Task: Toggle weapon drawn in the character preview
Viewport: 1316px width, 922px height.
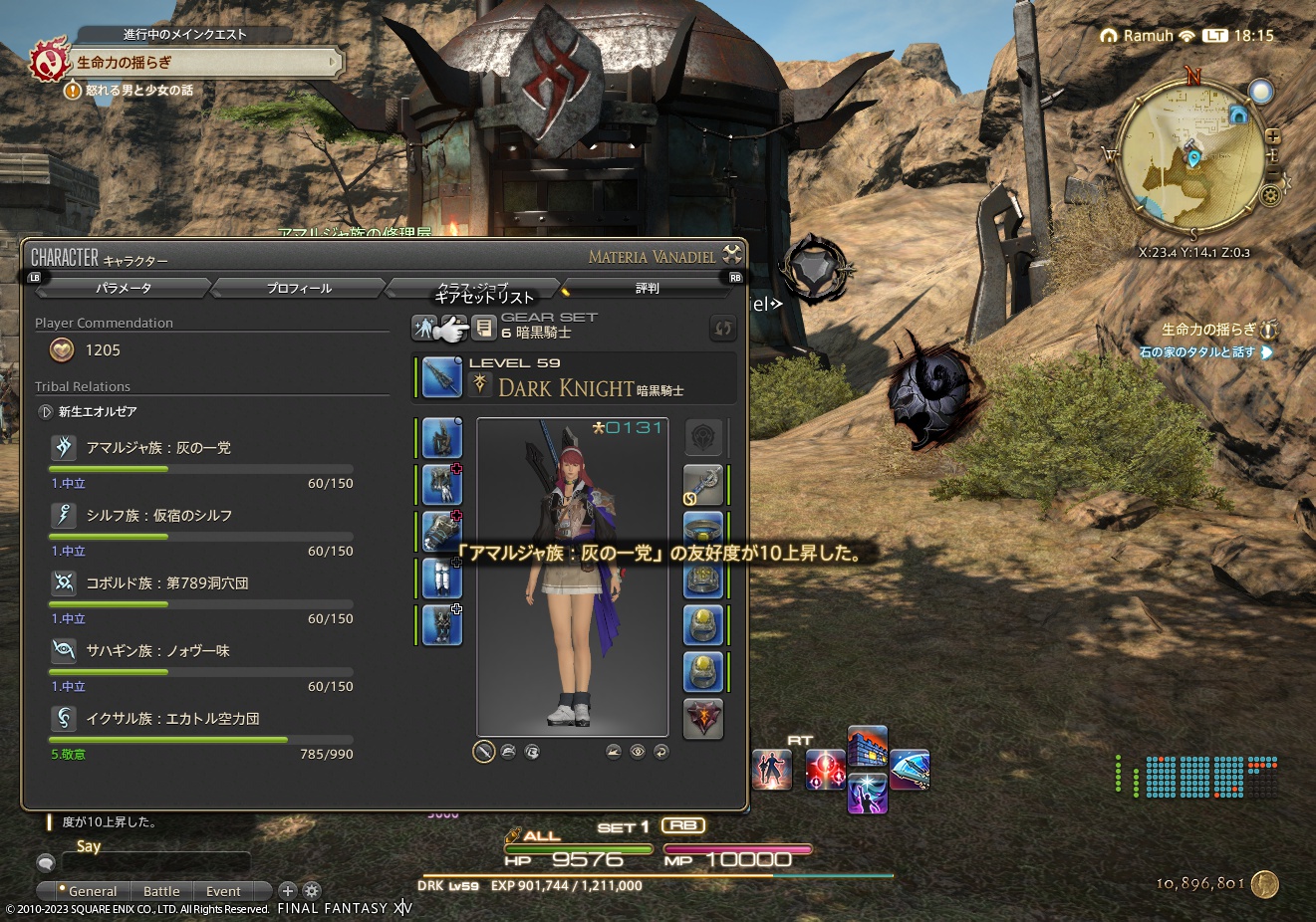Action: [484, 751]
